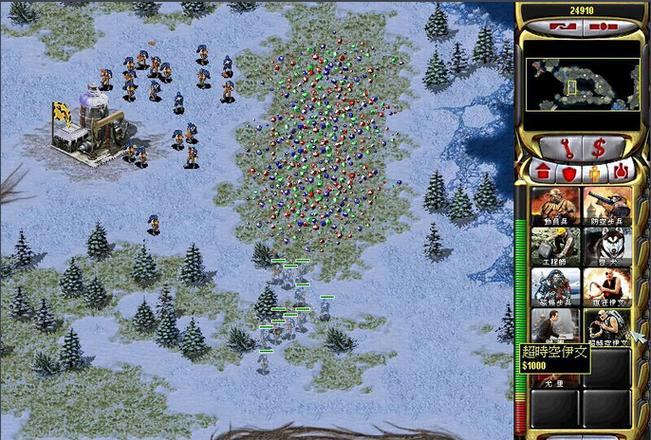
Task: Select the Tesla Trooper build icon
Action: click(x=555, y=286)
